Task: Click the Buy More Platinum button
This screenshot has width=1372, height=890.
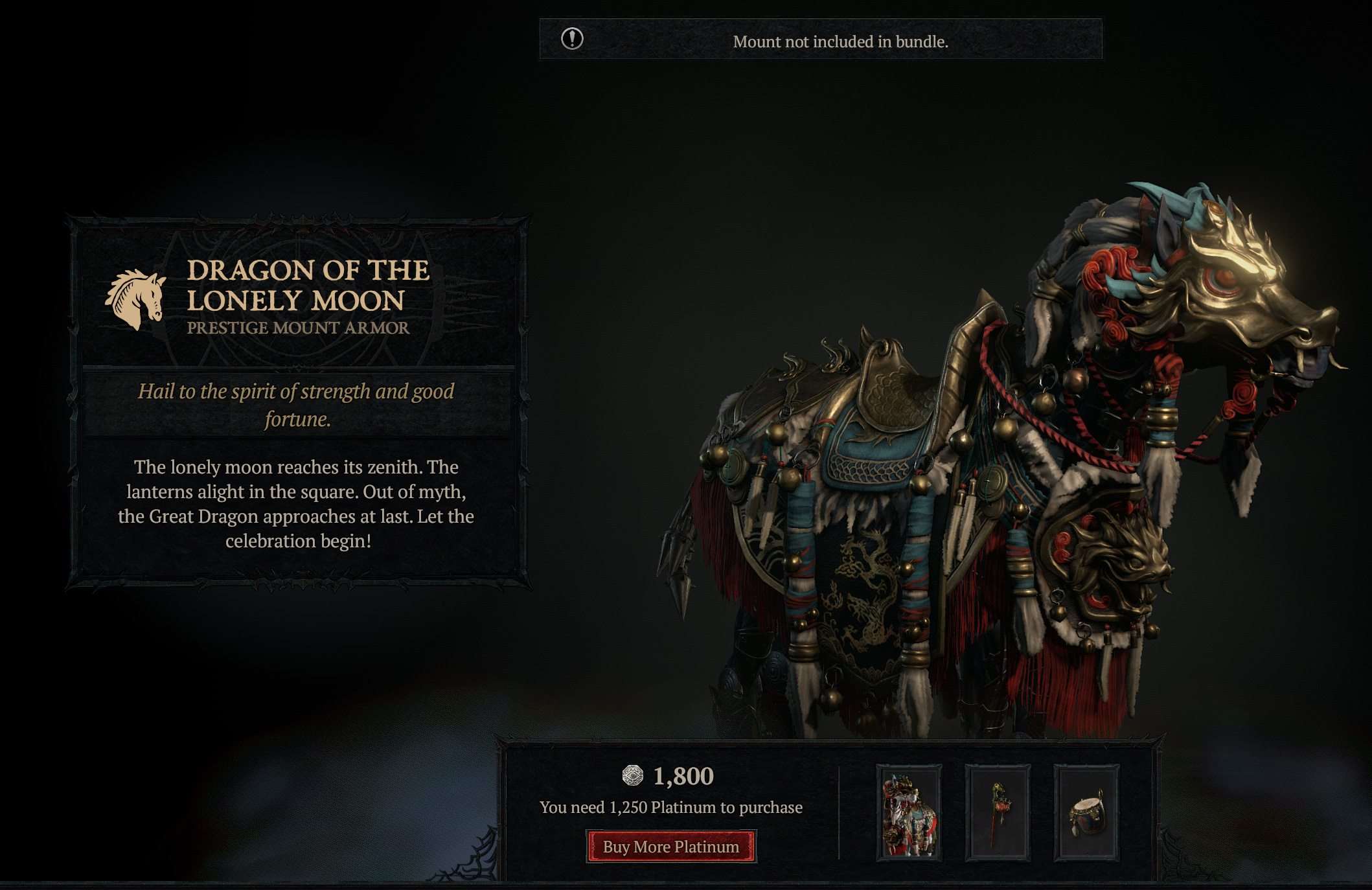Action: point(671,847)
